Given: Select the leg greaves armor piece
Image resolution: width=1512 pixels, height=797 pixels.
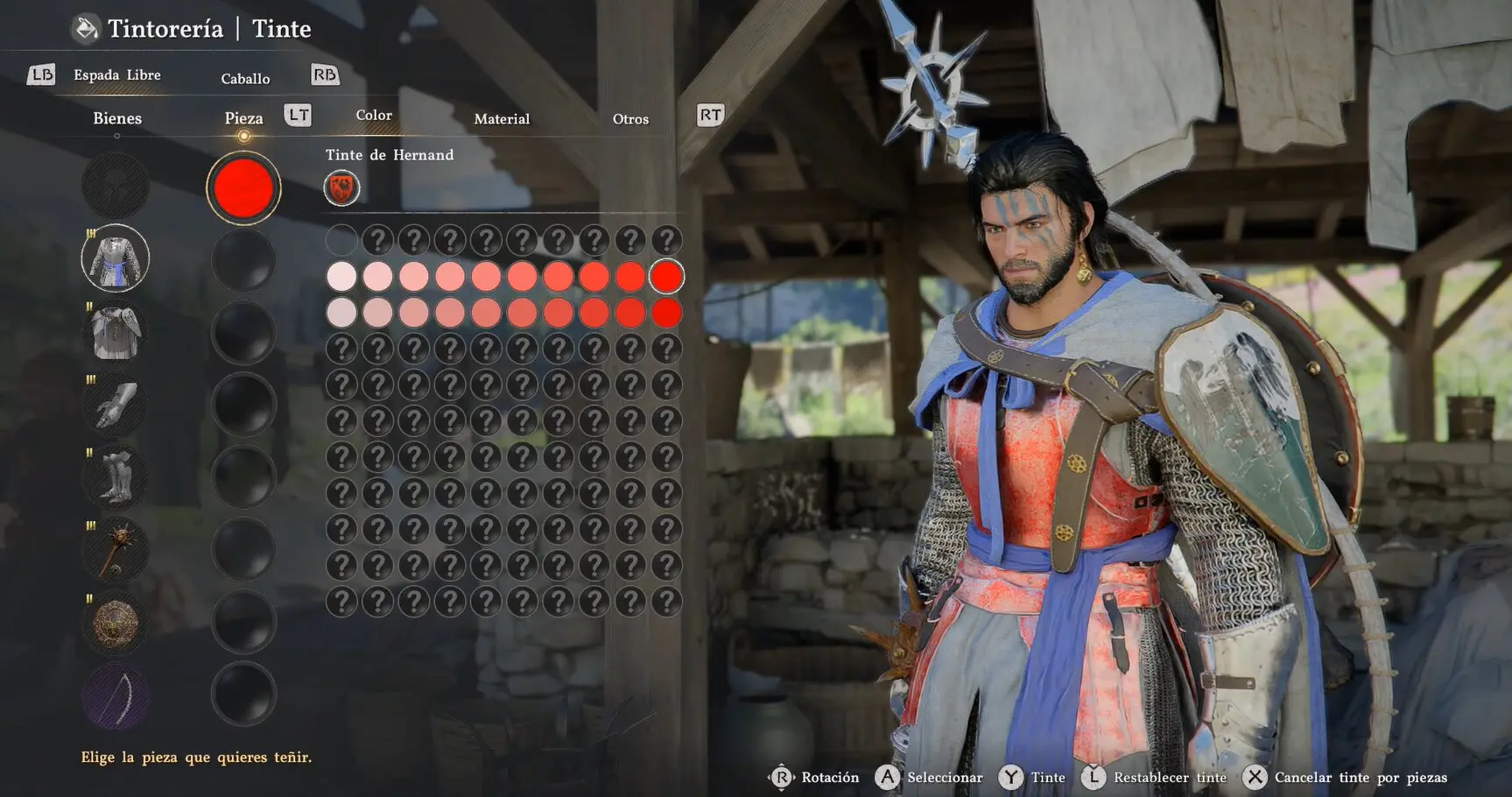Looking at the screenshot, I should tap(116, 478).
